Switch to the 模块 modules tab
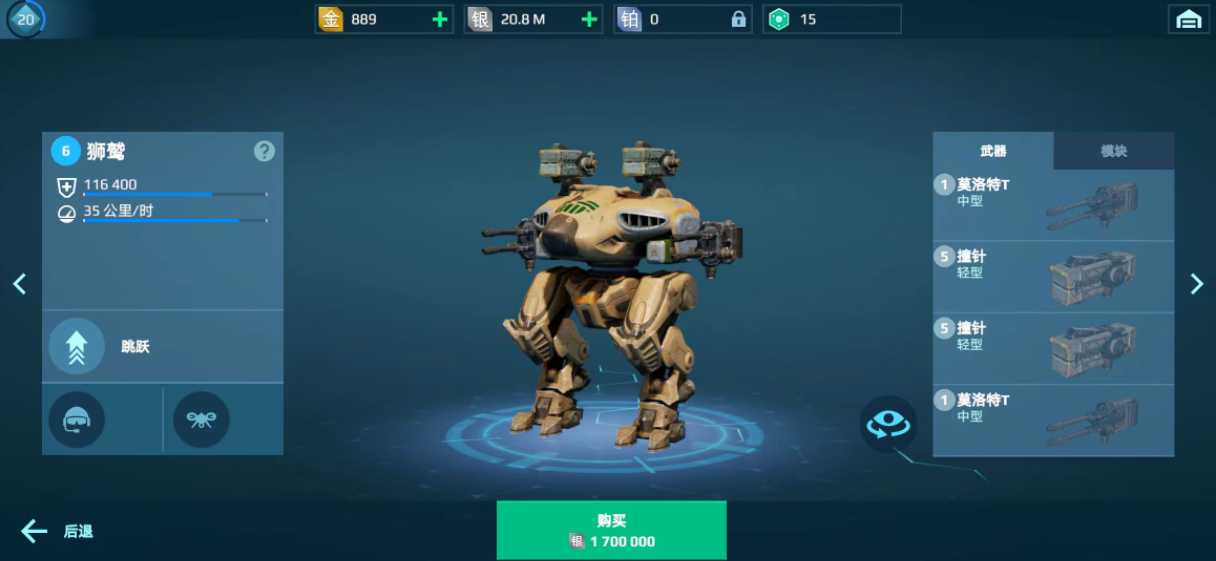 1113,151
